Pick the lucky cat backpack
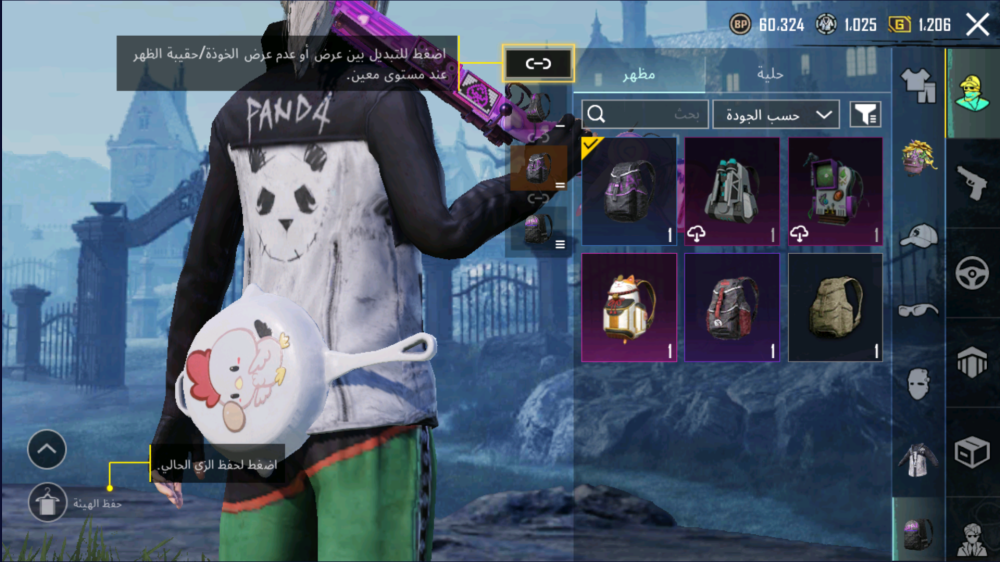 pos(629,307)
